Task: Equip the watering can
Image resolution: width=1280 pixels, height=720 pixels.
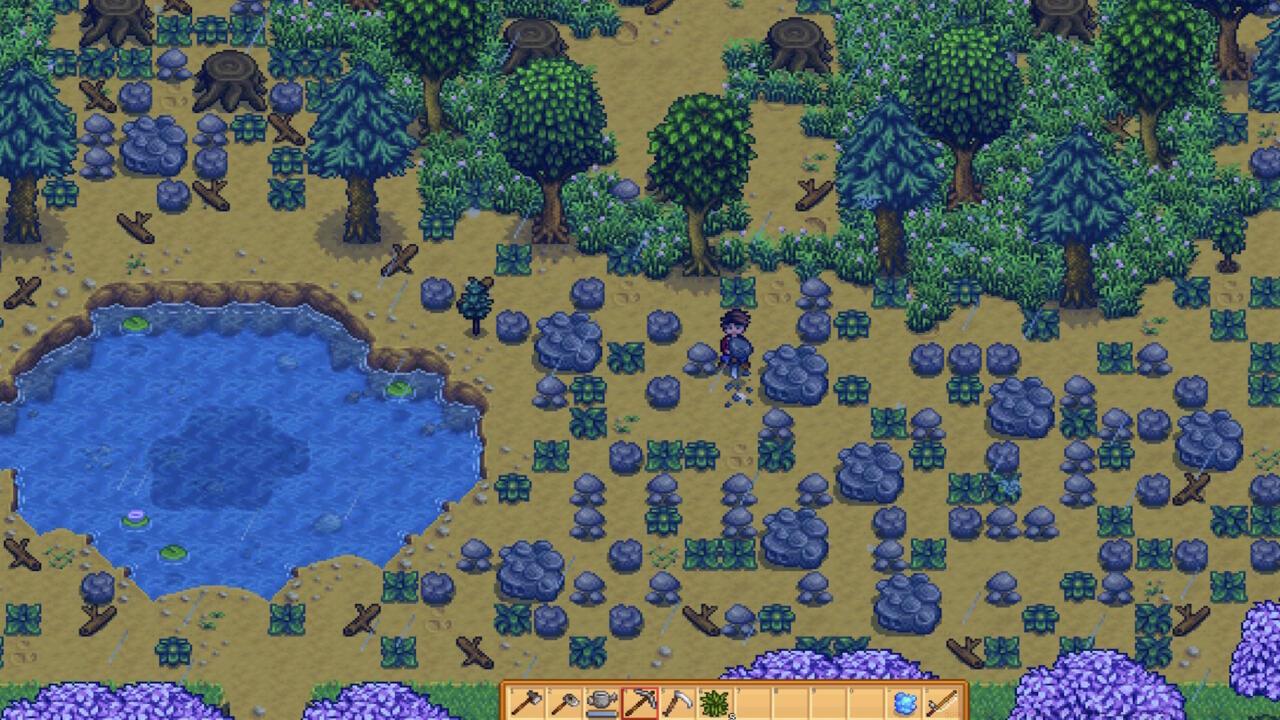Action: coord(602,702)
